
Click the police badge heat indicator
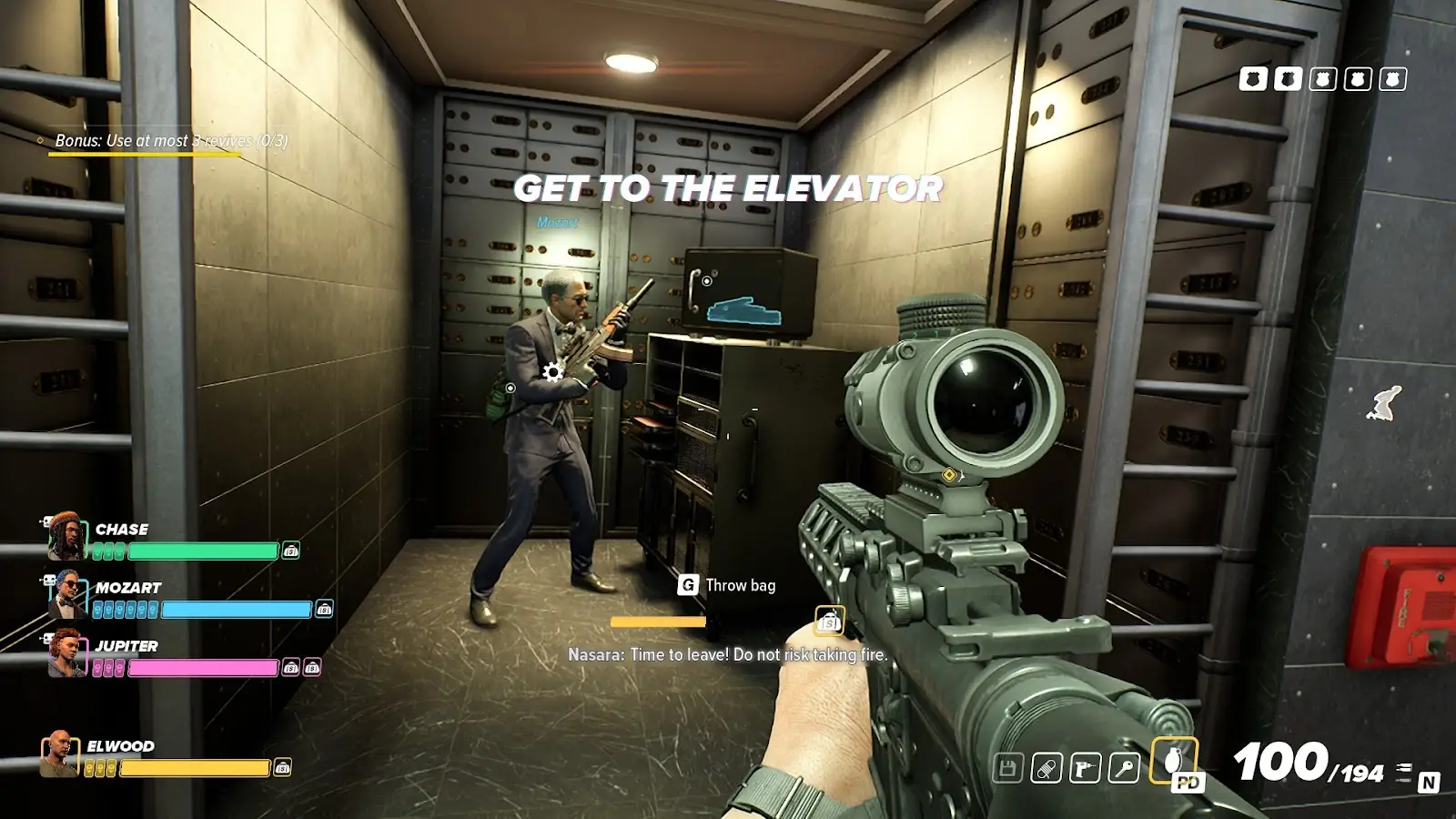[1322, 79]
